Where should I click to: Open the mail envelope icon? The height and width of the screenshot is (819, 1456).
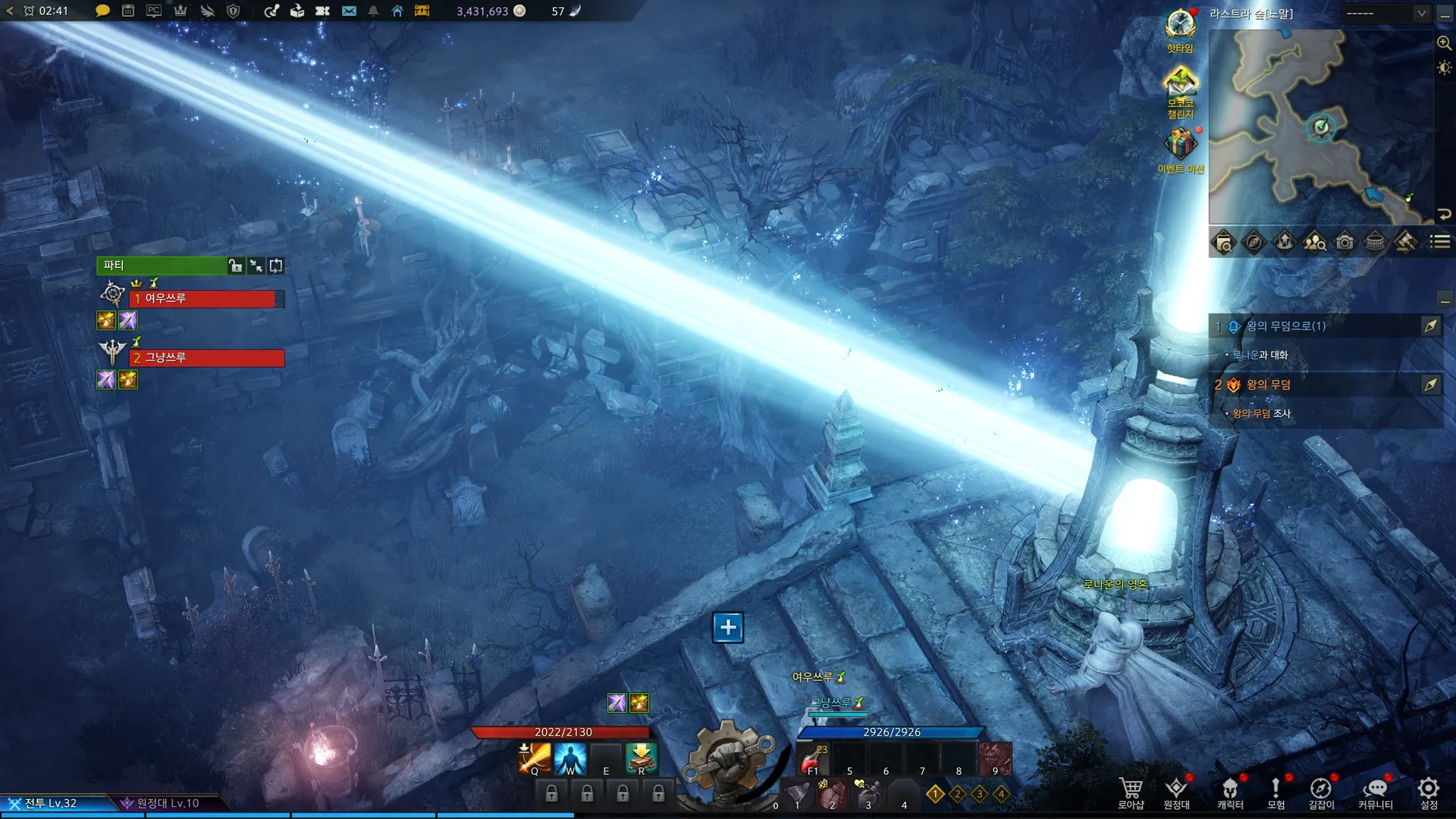(348, 11)
